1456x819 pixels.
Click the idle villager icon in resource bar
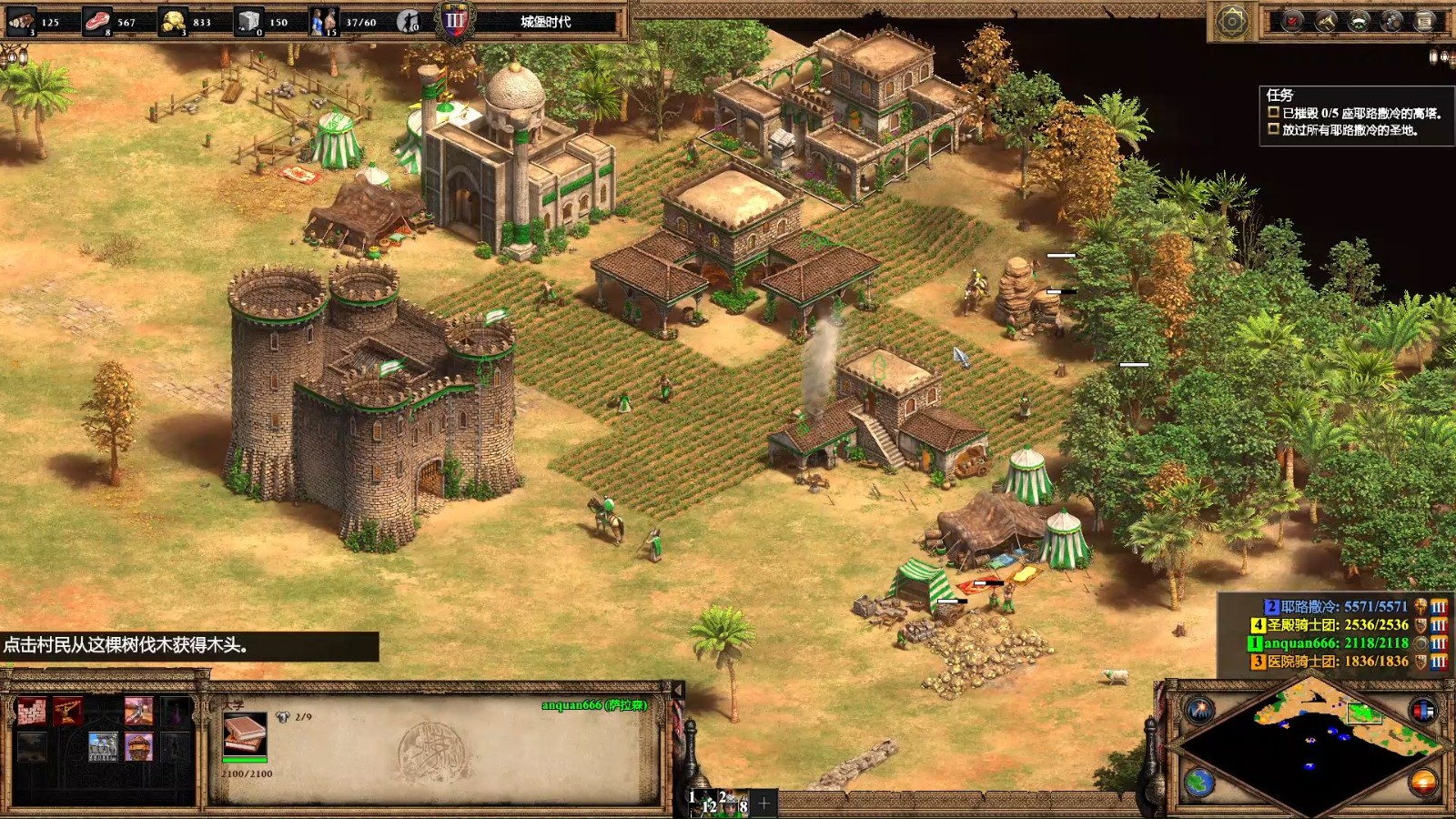click(409, 22)
